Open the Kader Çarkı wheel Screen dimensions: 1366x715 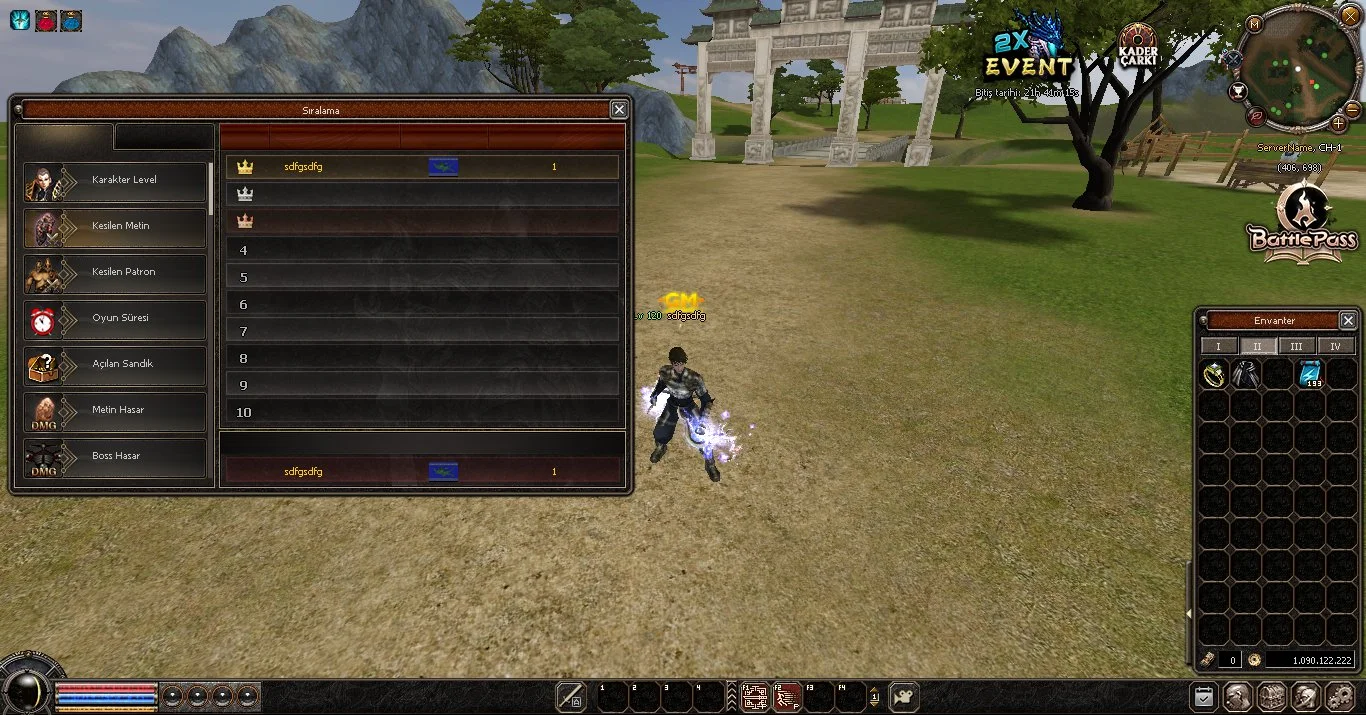(1138, 47)
